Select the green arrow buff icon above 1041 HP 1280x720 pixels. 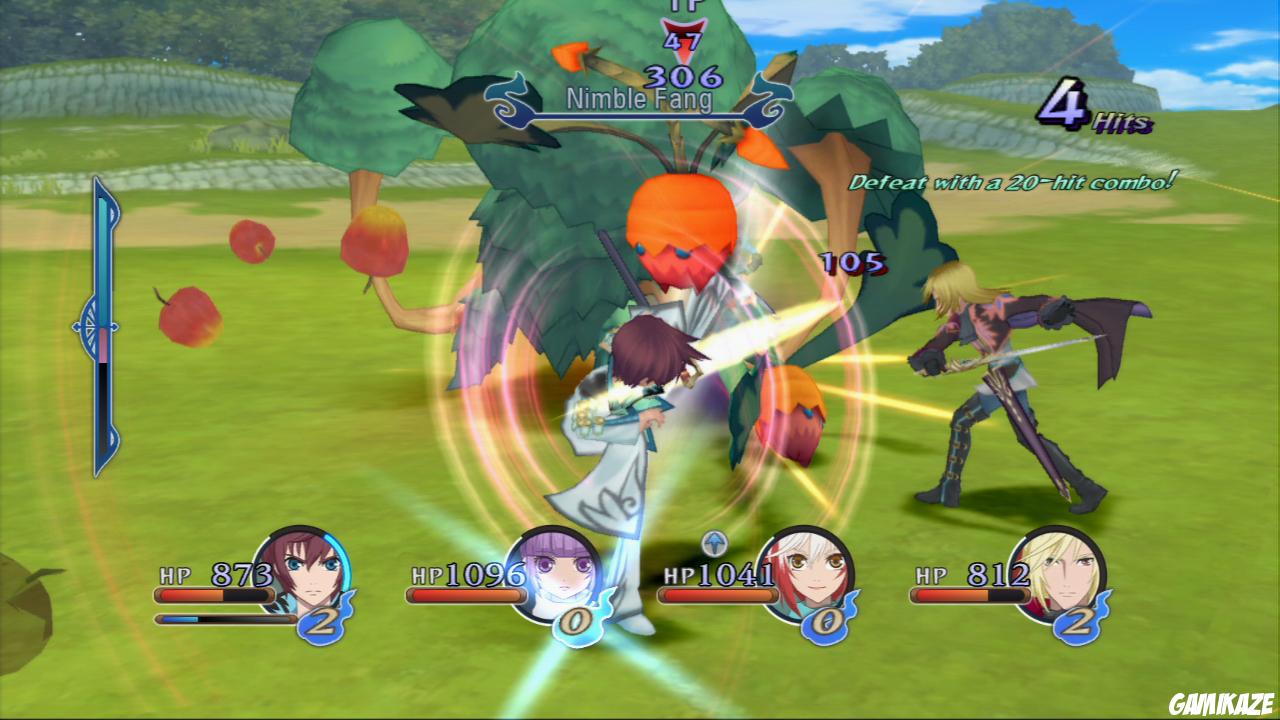(712, 545)
